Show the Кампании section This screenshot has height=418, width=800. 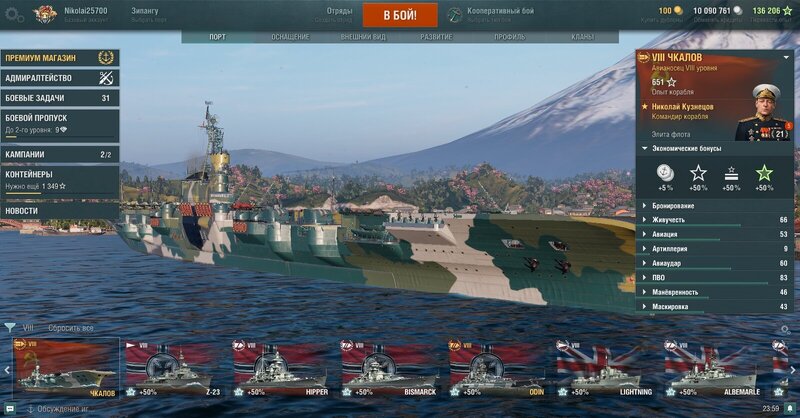pos(59,154)
